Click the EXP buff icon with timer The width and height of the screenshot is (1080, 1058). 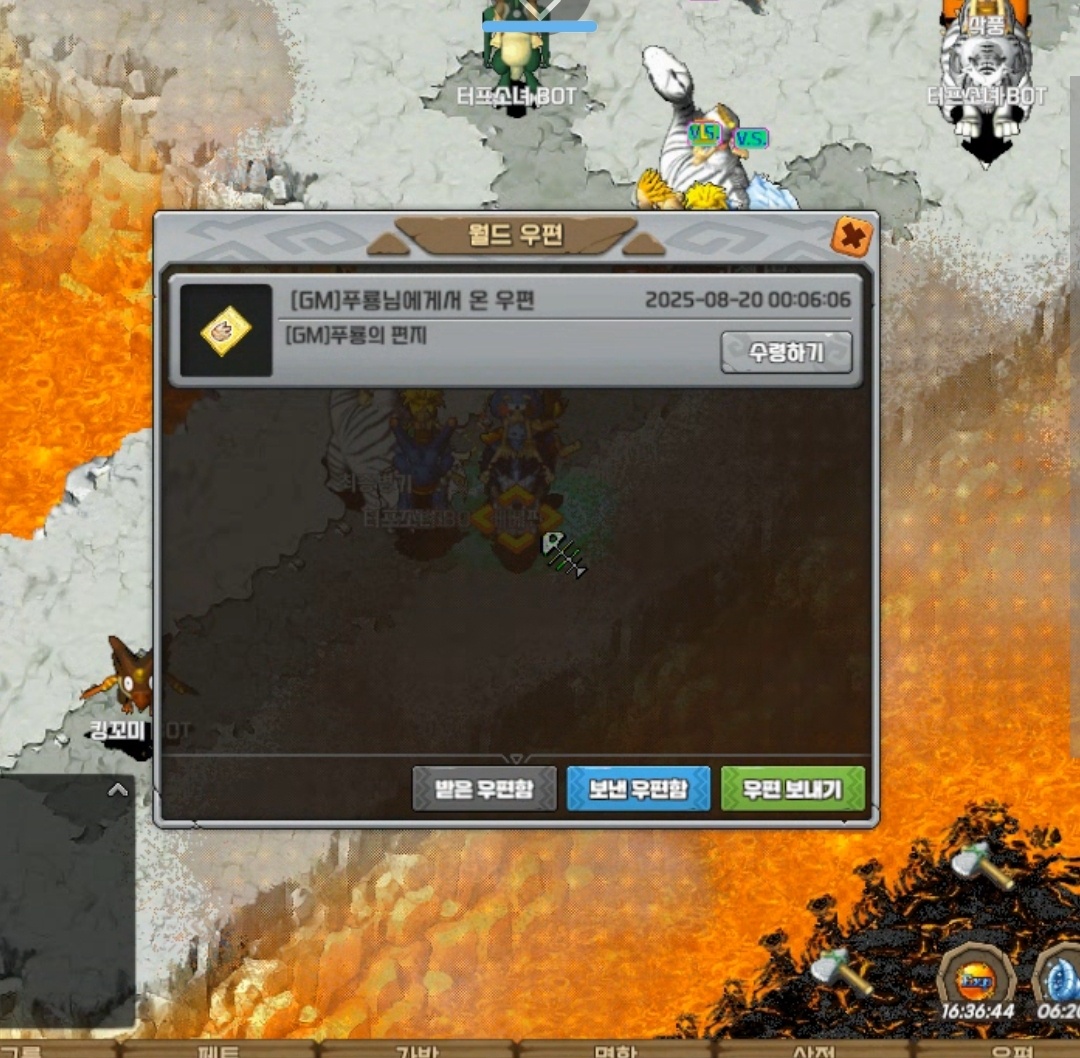coord(975,978)
